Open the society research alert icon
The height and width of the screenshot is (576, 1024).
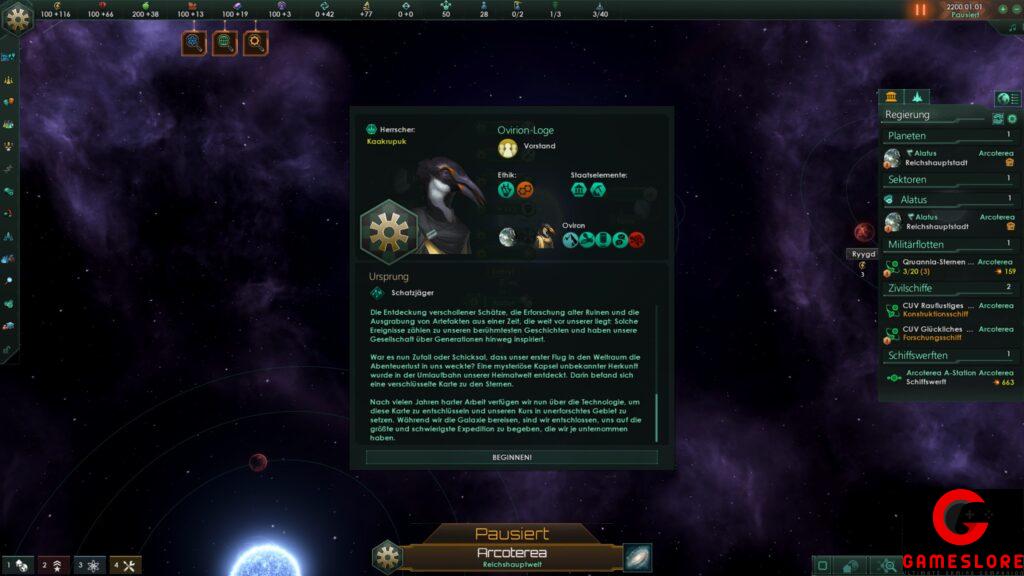pyautogui.click(x=225, y=43)
